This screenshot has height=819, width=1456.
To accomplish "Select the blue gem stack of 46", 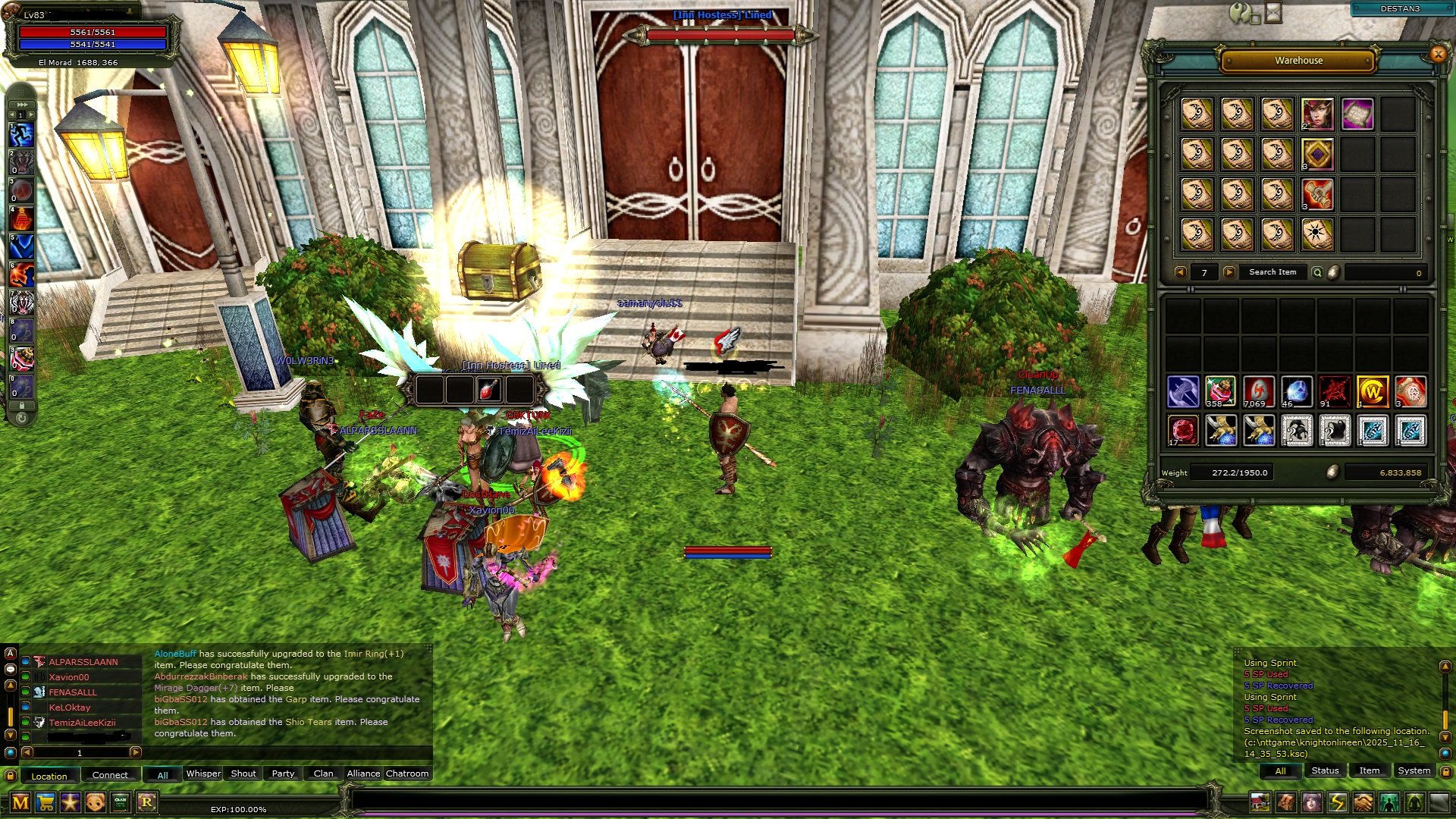I will tap(1297, 391).
